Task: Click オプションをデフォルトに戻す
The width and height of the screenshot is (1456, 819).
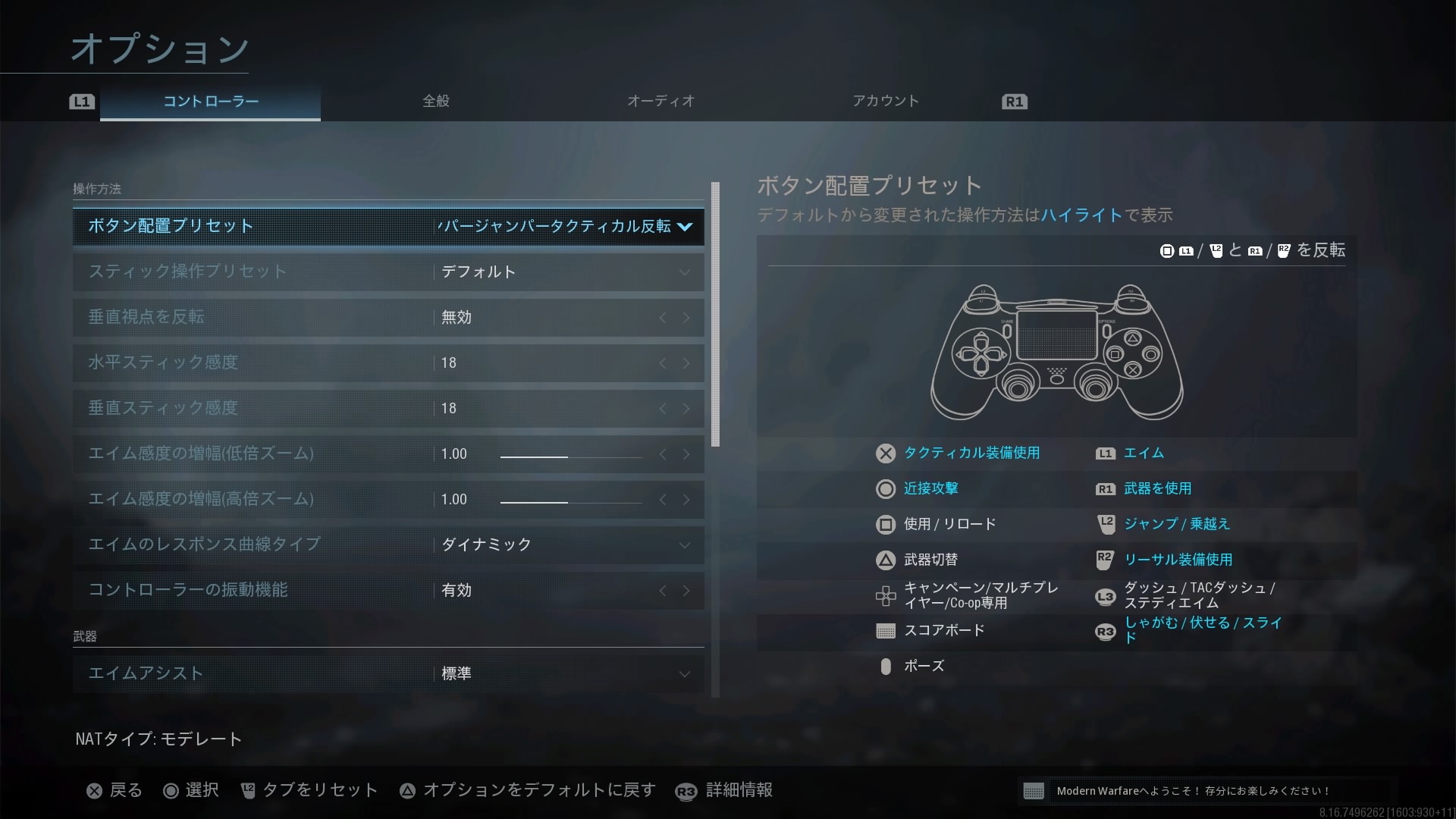Action: click(x=528, y=791)
